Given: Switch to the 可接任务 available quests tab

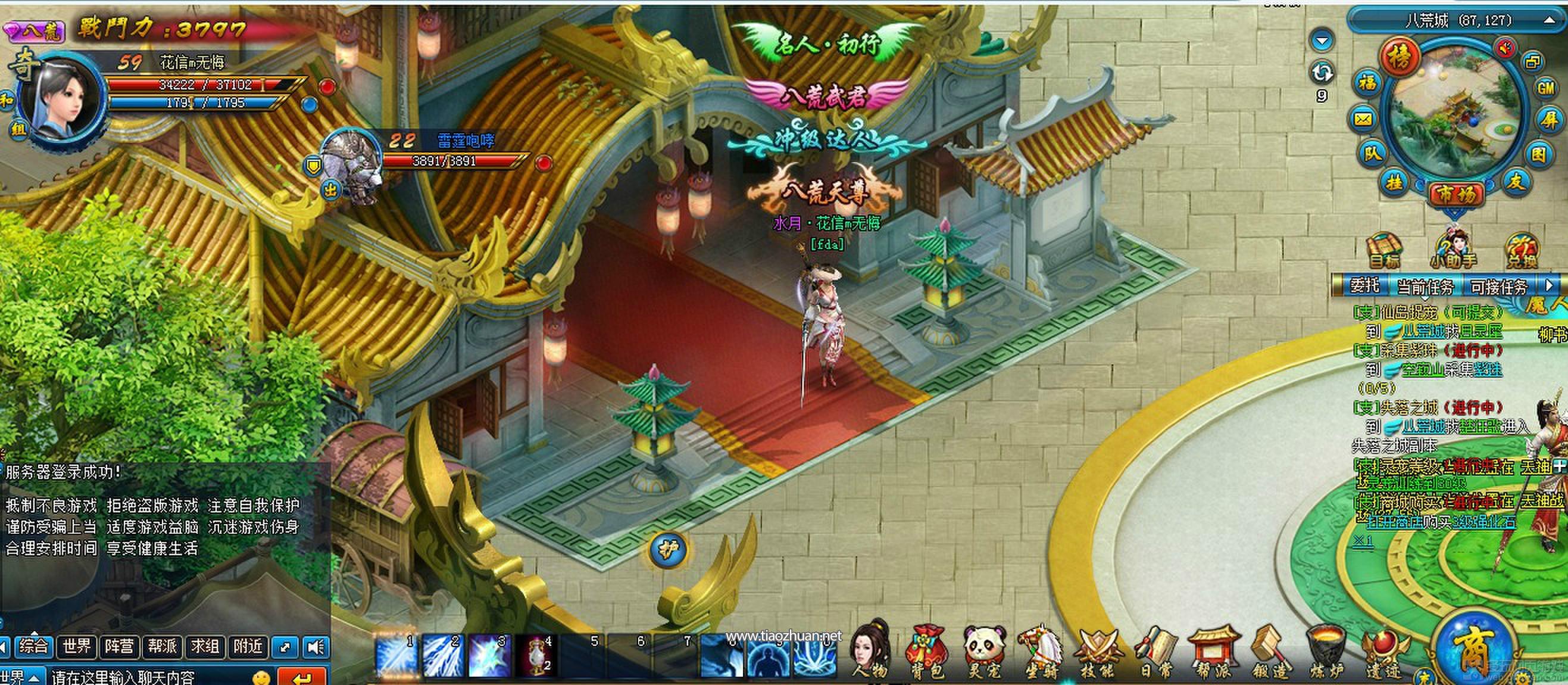Looking at the screenshot, I should (x=1498, y=286).
